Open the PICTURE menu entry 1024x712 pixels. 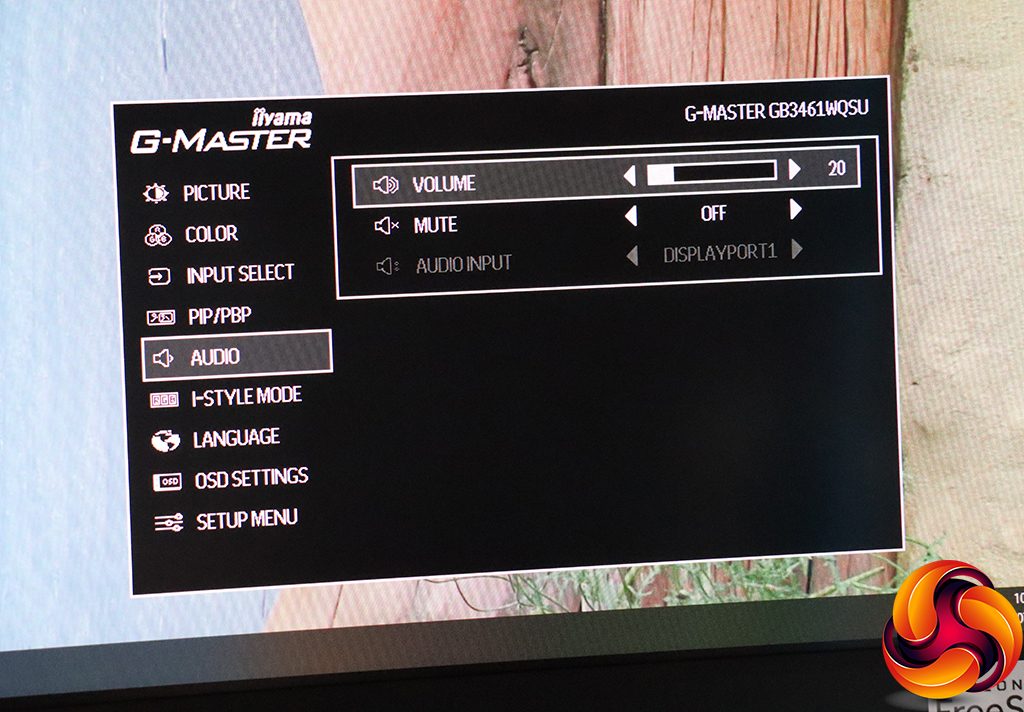pos(215,193)
